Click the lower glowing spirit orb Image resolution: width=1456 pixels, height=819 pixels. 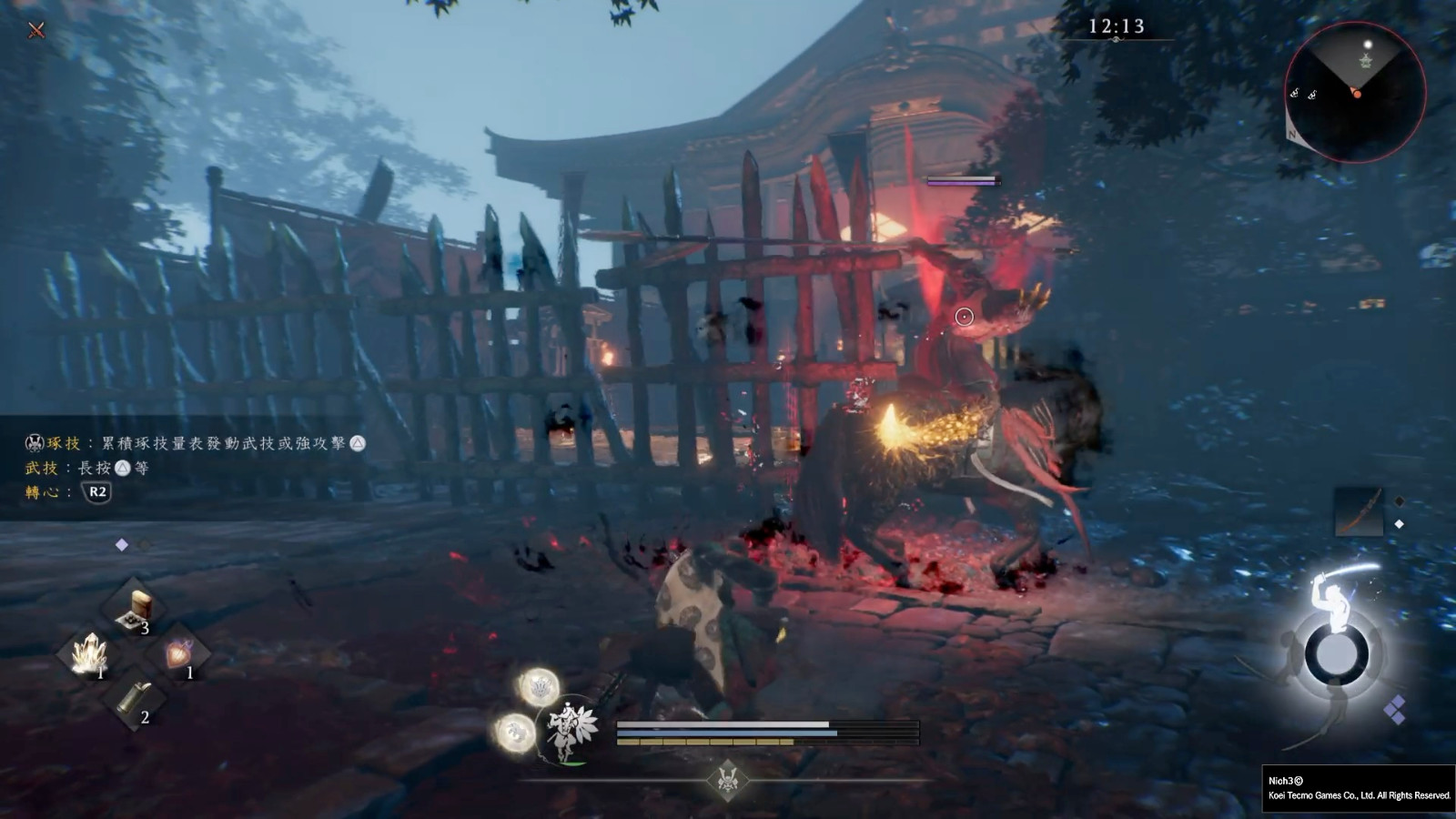(515, 732)
